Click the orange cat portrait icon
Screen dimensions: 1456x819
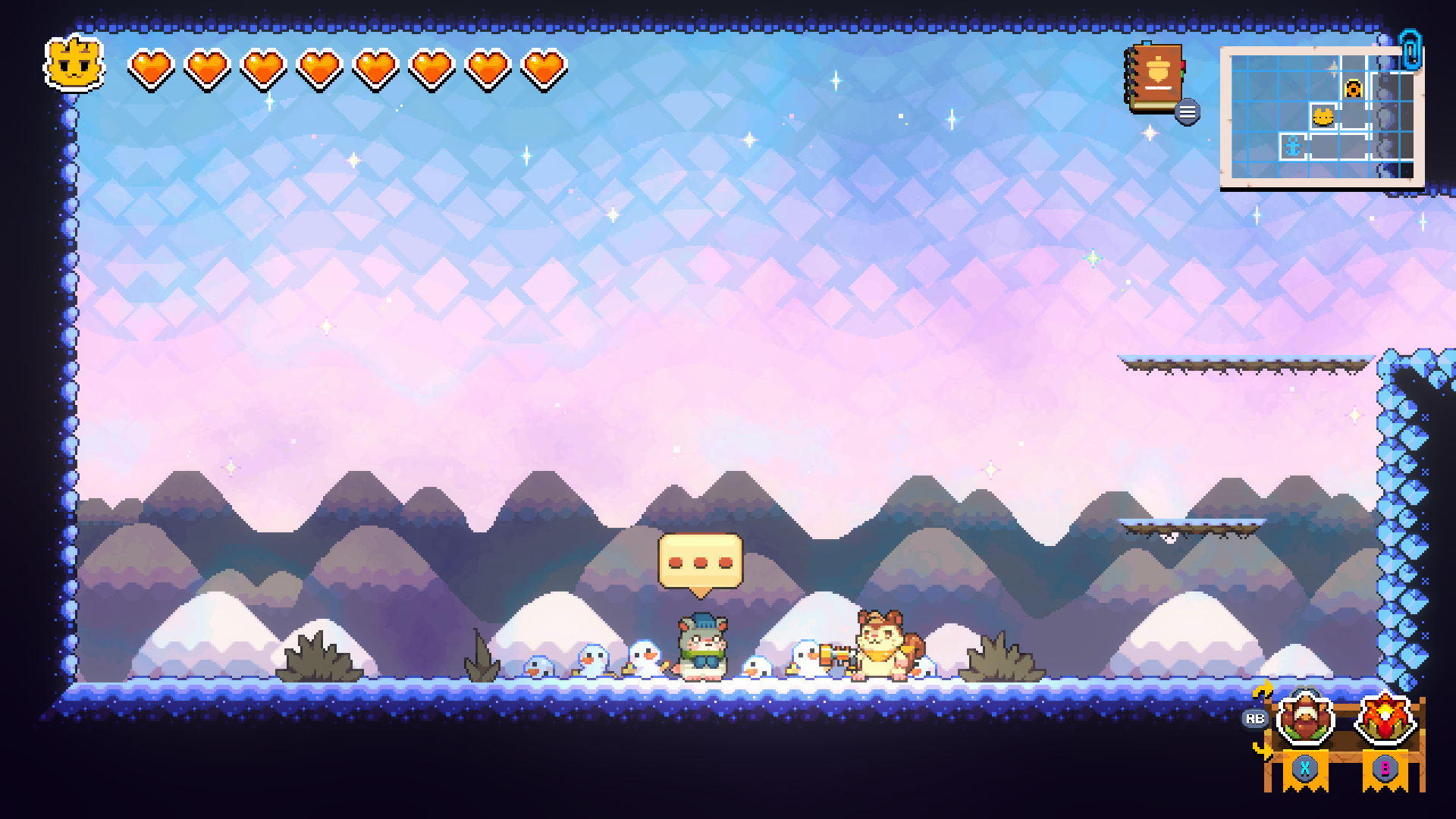pyautogui.click(x=74, y=64)
